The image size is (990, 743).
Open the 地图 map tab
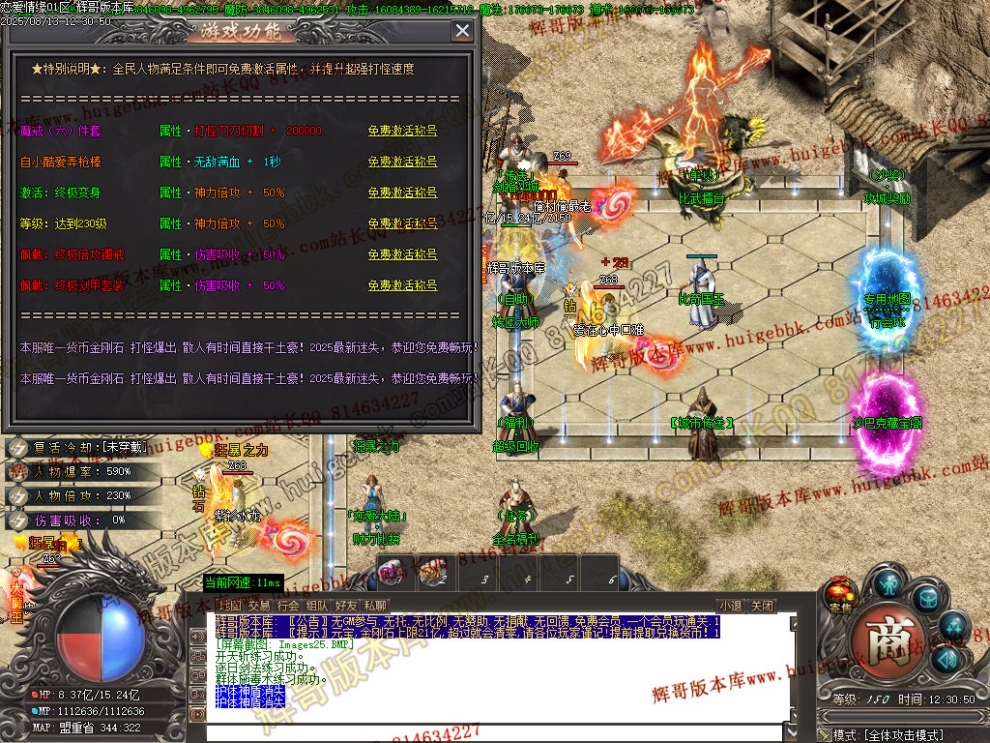(x=230, y=606)
